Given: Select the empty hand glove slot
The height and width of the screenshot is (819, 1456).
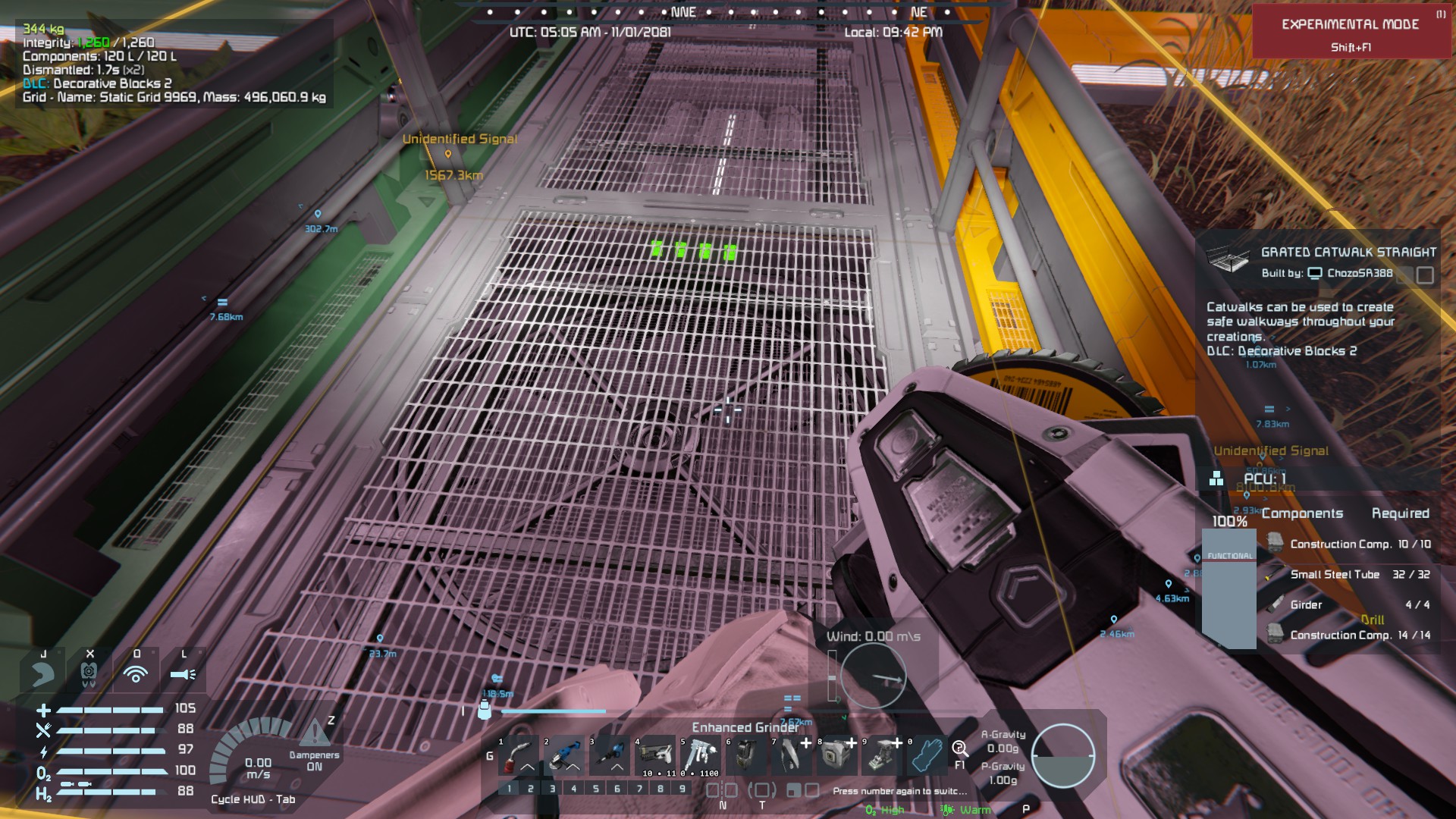Looking at the screenshot, I should (927, 755).
